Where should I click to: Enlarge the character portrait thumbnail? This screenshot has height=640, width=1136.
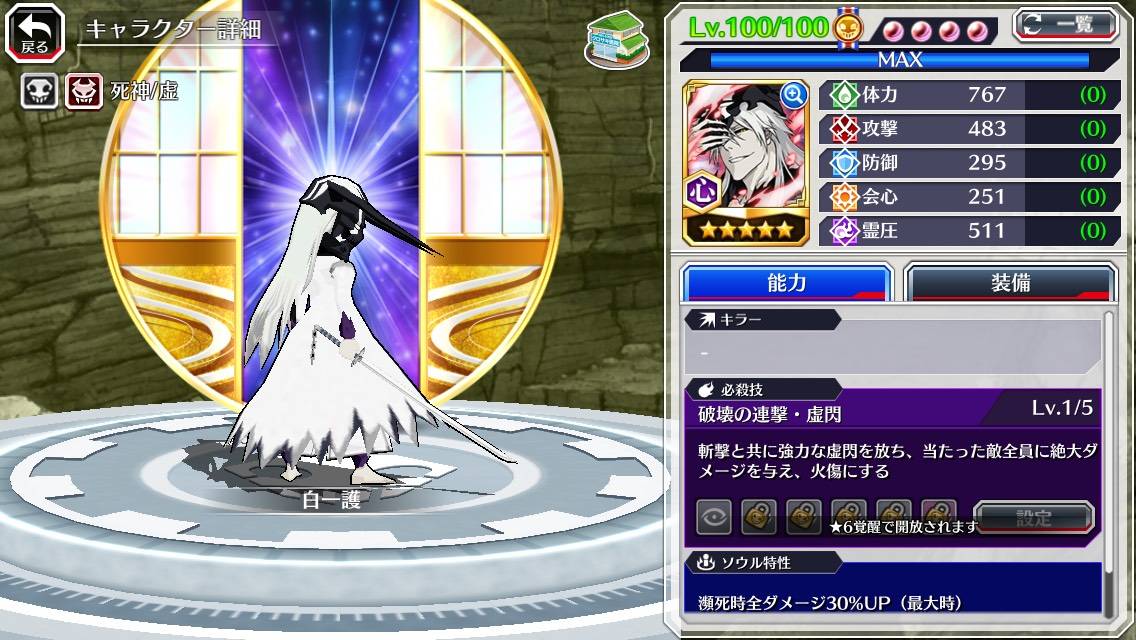click(794, 95)
